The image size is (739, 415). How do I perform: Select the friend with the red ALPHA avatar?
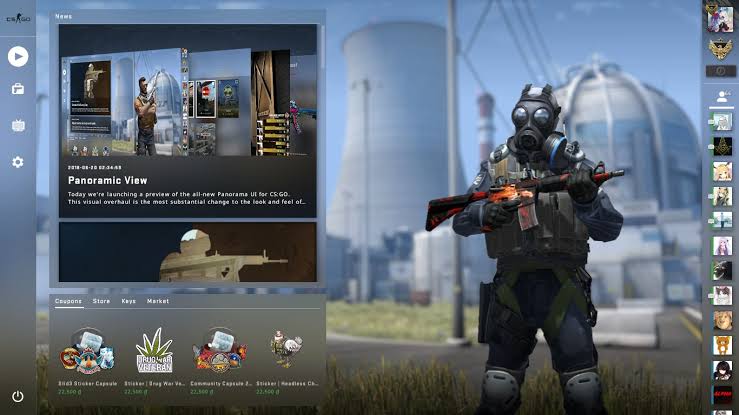[721, 394]
